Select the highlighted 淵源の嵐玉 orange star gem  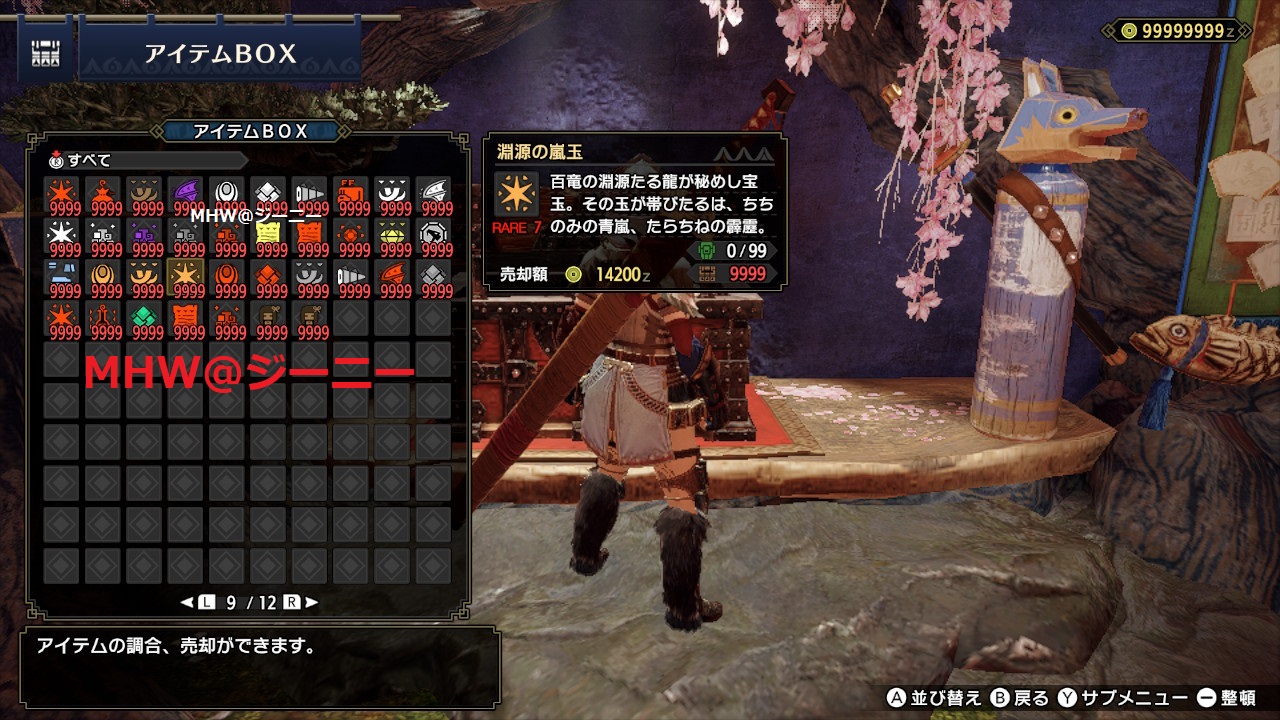tap(186, 278)
